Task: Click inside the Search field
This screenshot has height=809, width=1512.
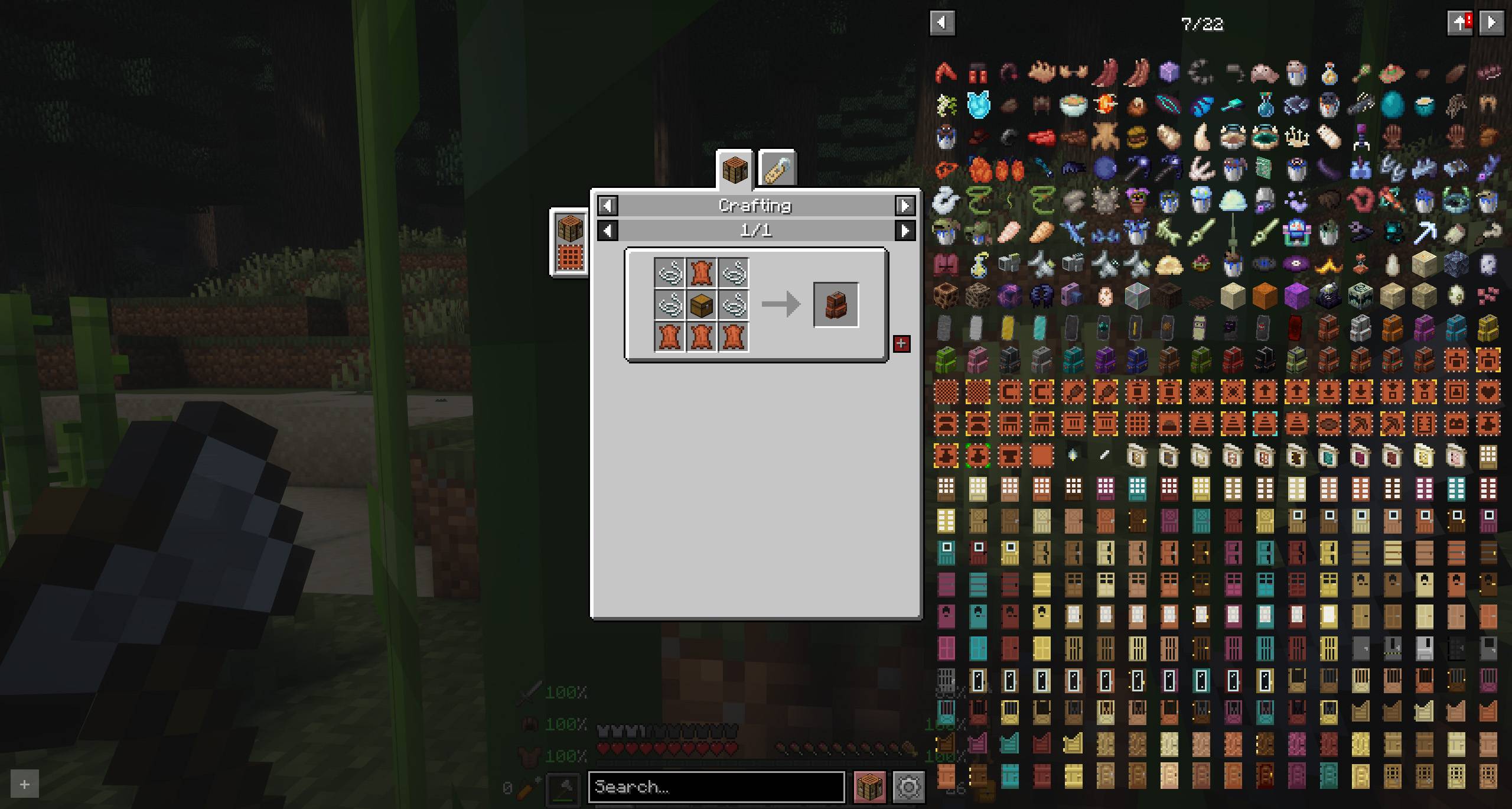Action: pyautogui.click(x=715, y=787)
